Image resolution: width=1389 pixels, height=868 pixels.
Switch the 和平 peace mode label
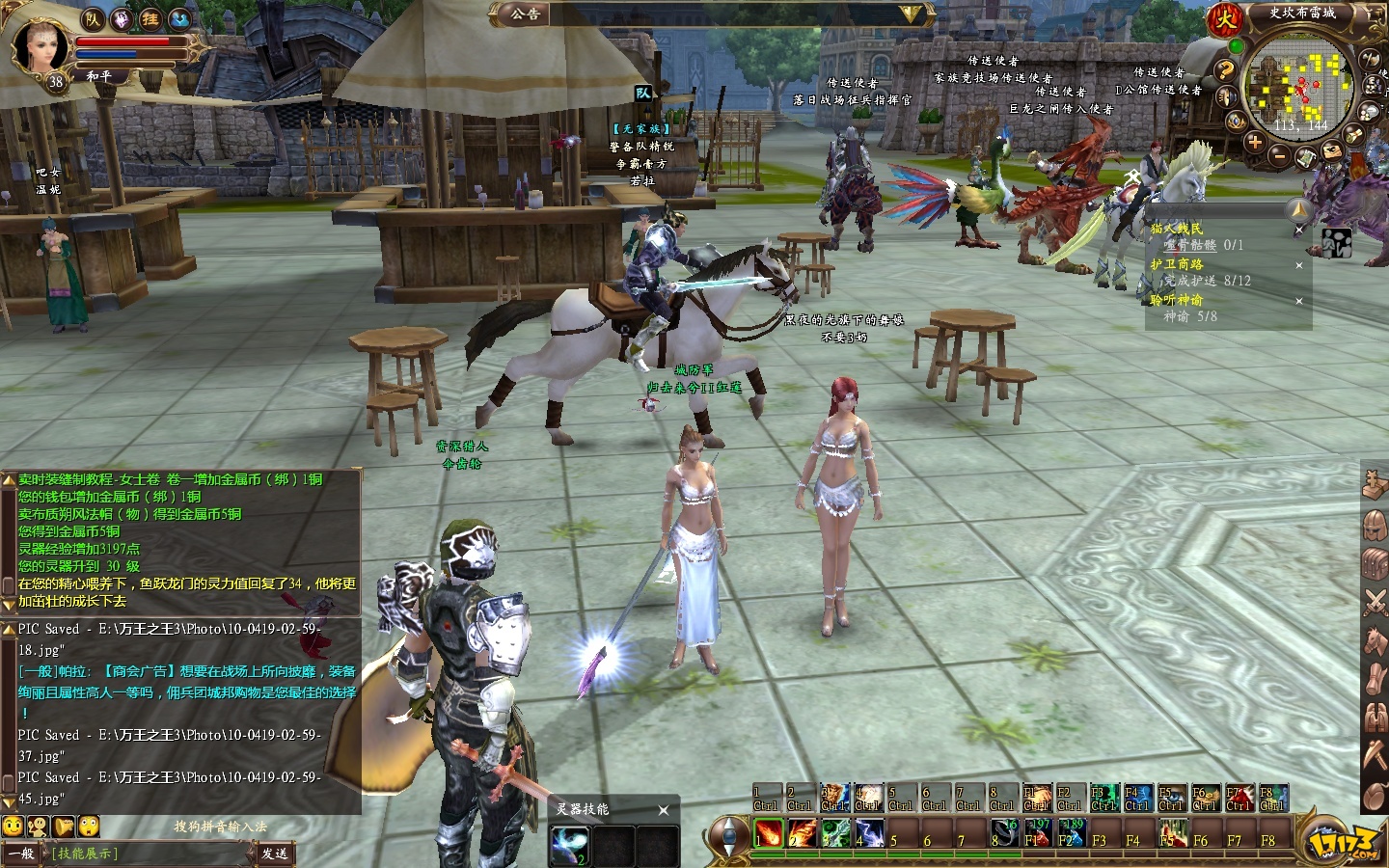(98, 75)
